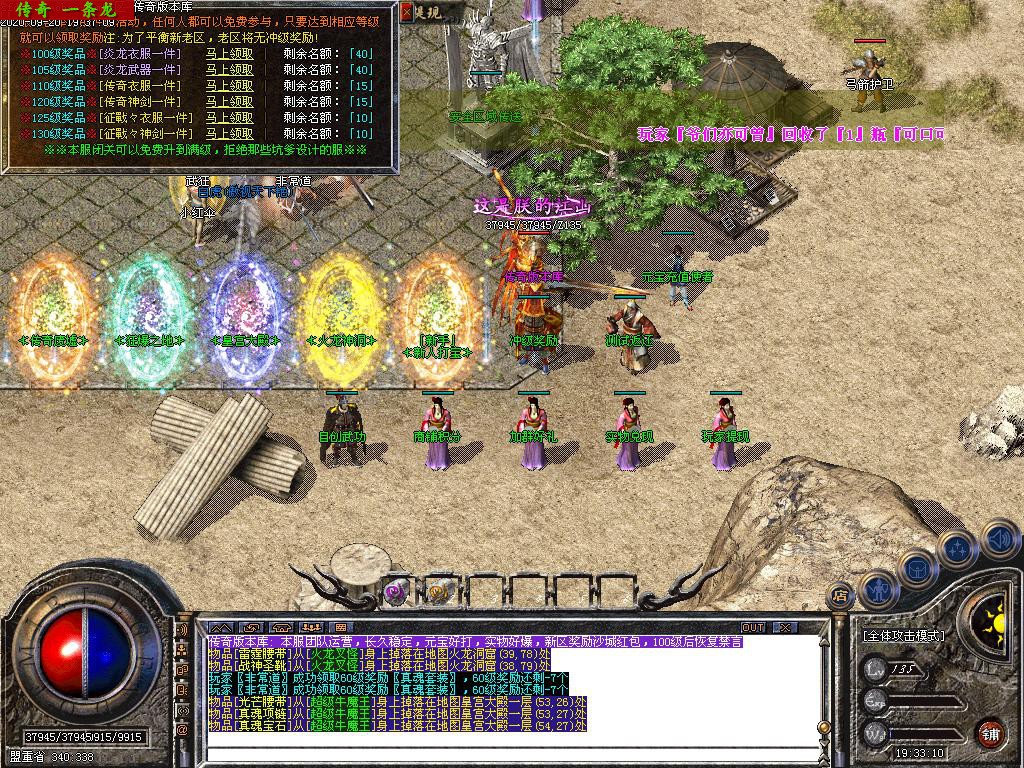Open the skills sparkle icon
This screenshot has width=1024, height=768.
(957, 548)
